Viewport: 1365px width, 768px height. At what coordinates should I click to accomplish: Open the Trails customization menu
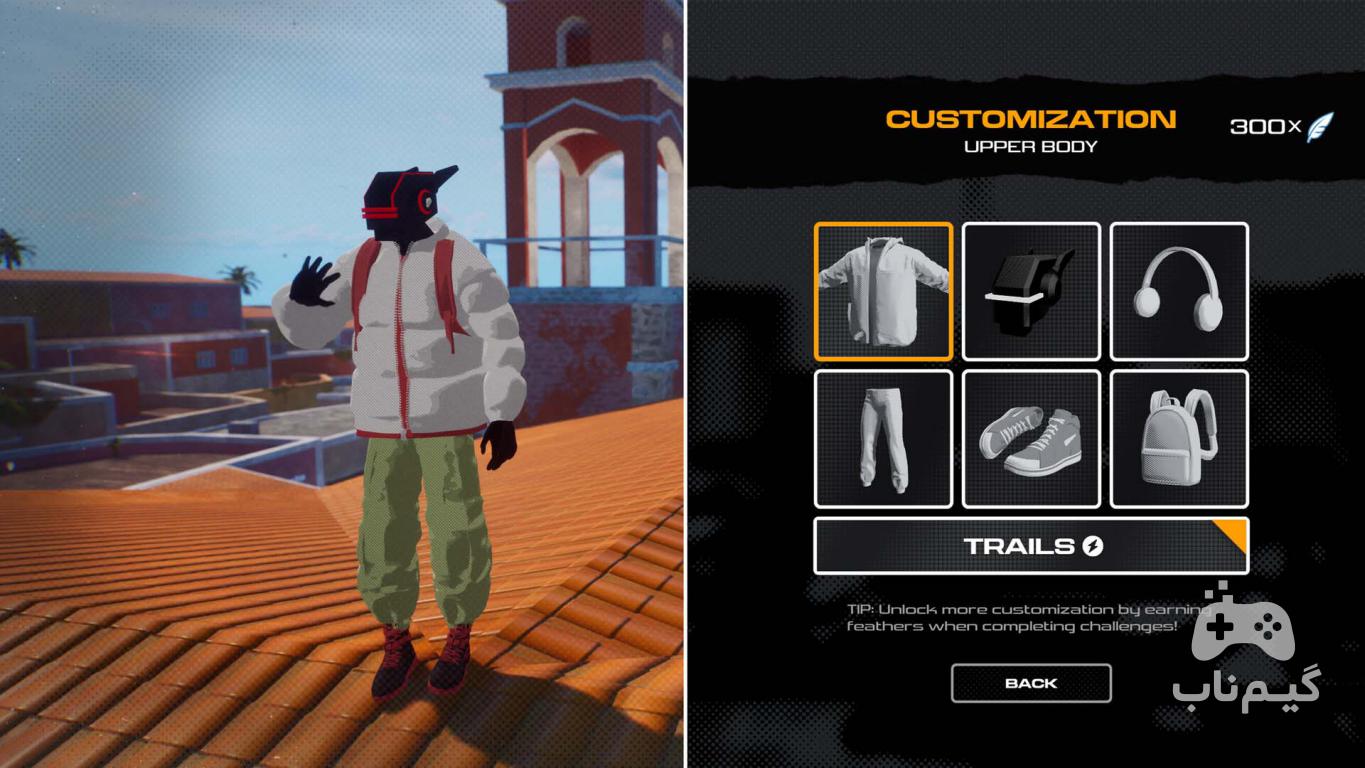click(1031, 546)
